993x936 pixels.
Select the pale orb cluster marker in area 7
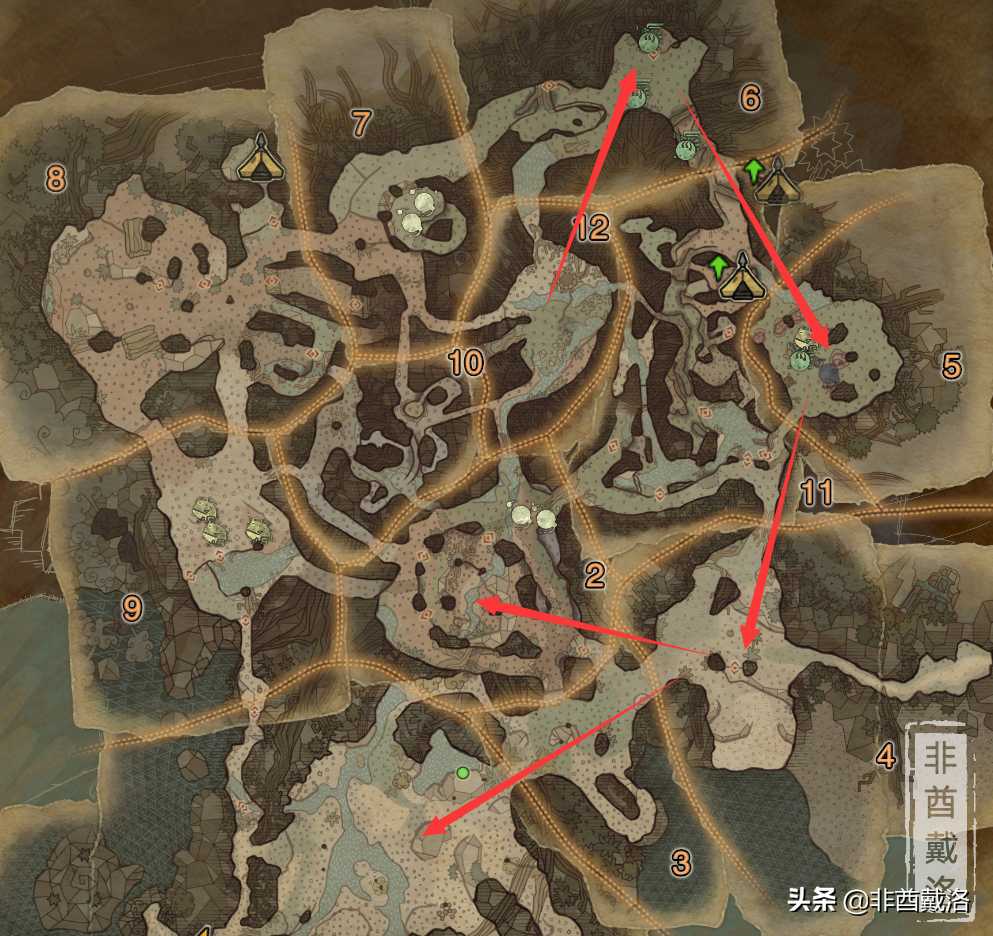click(417, 211)
